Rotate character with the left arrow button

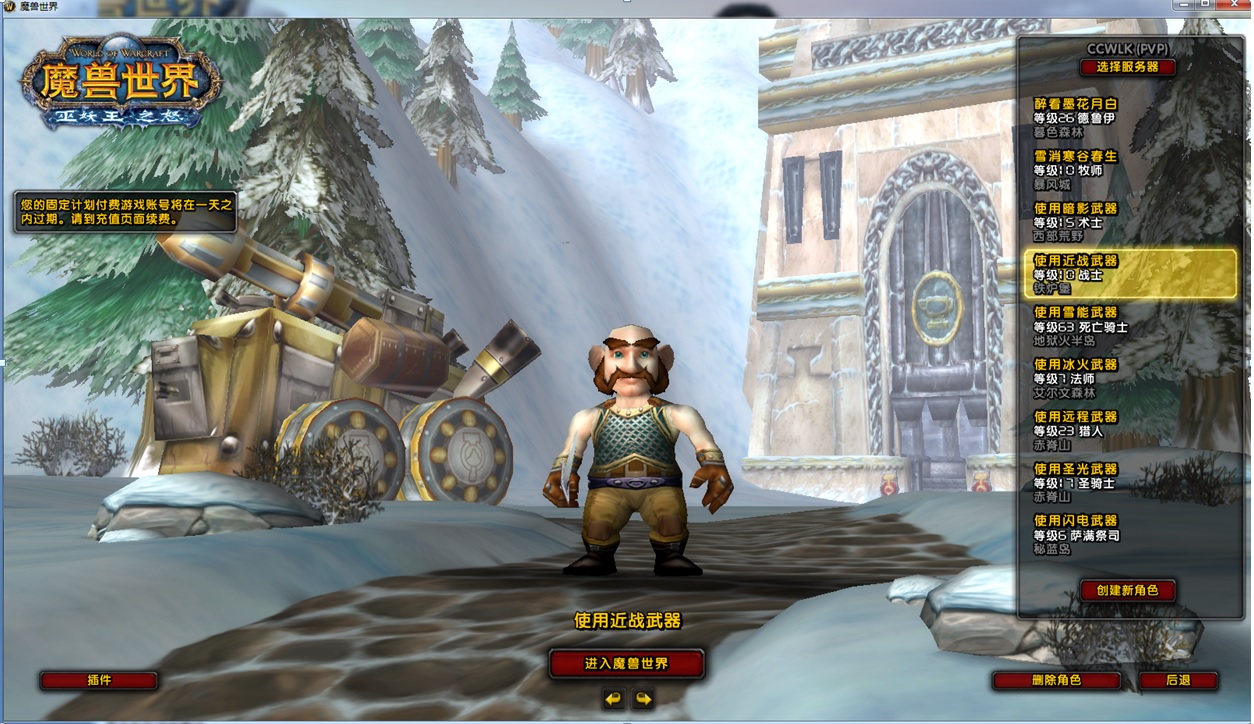pos(613,699)
